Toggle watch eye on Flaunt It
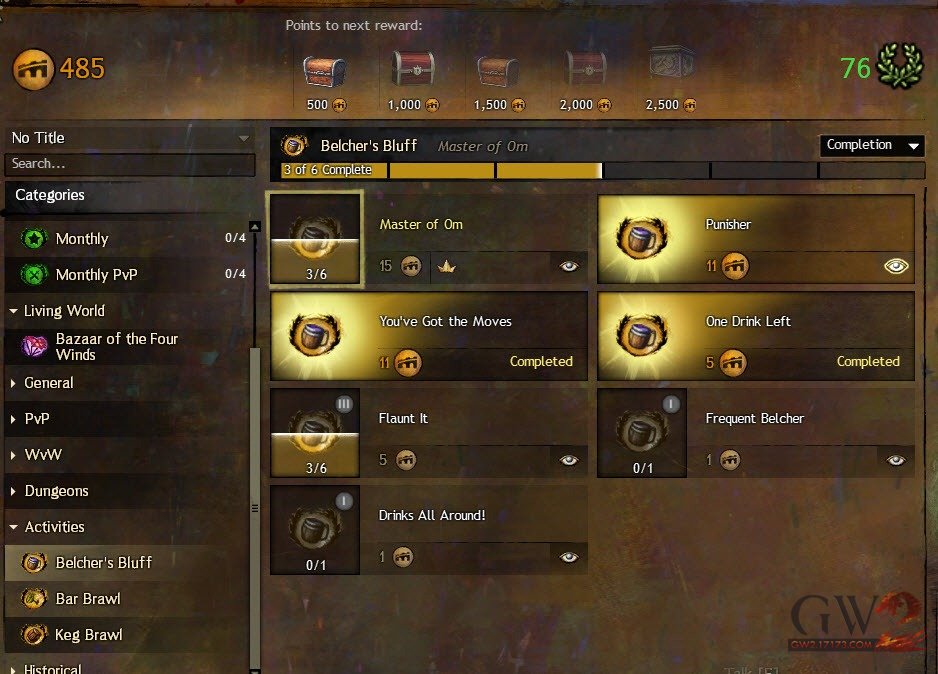938x674 pixels. pos(569,460)
